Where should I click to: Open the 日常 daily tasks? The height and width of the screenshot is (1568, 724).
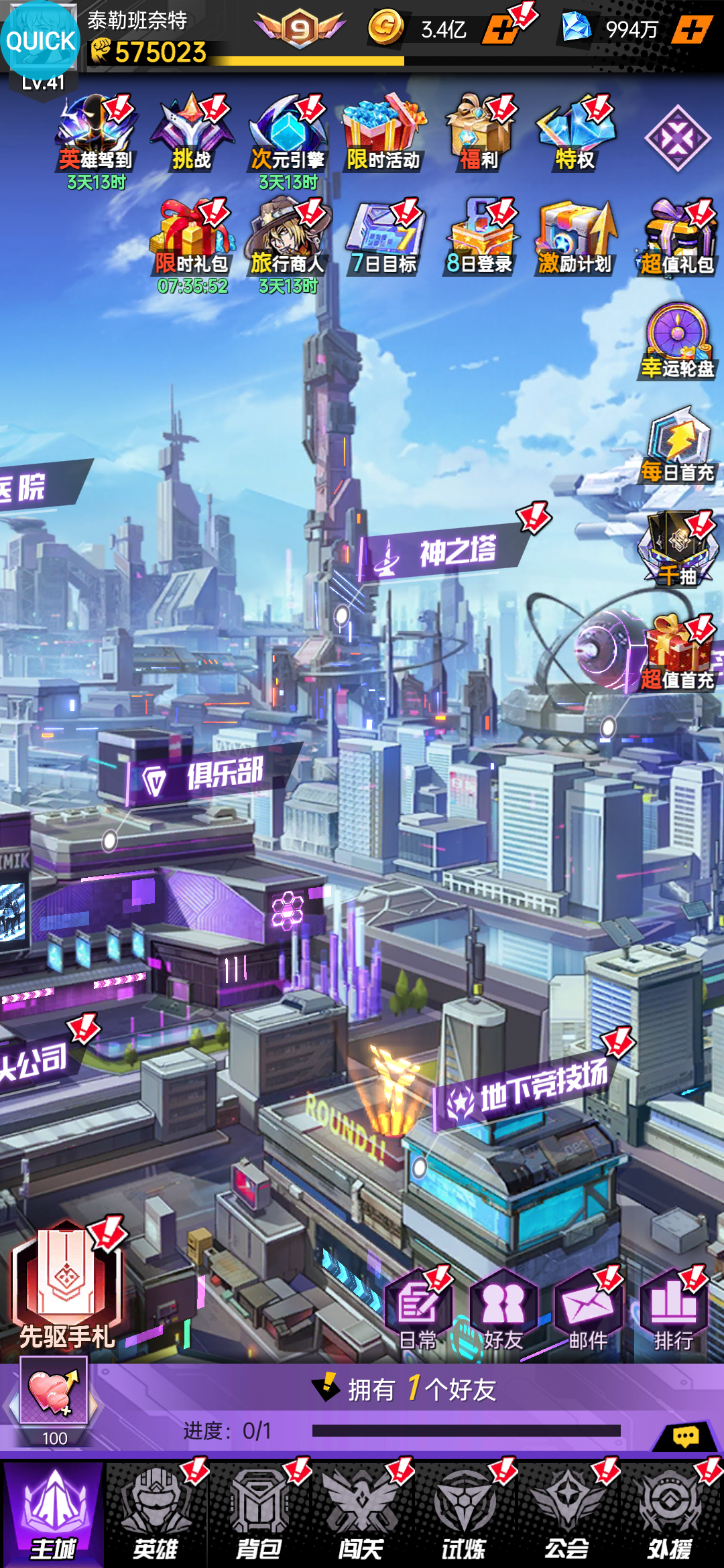click(x=418, y=1310)
